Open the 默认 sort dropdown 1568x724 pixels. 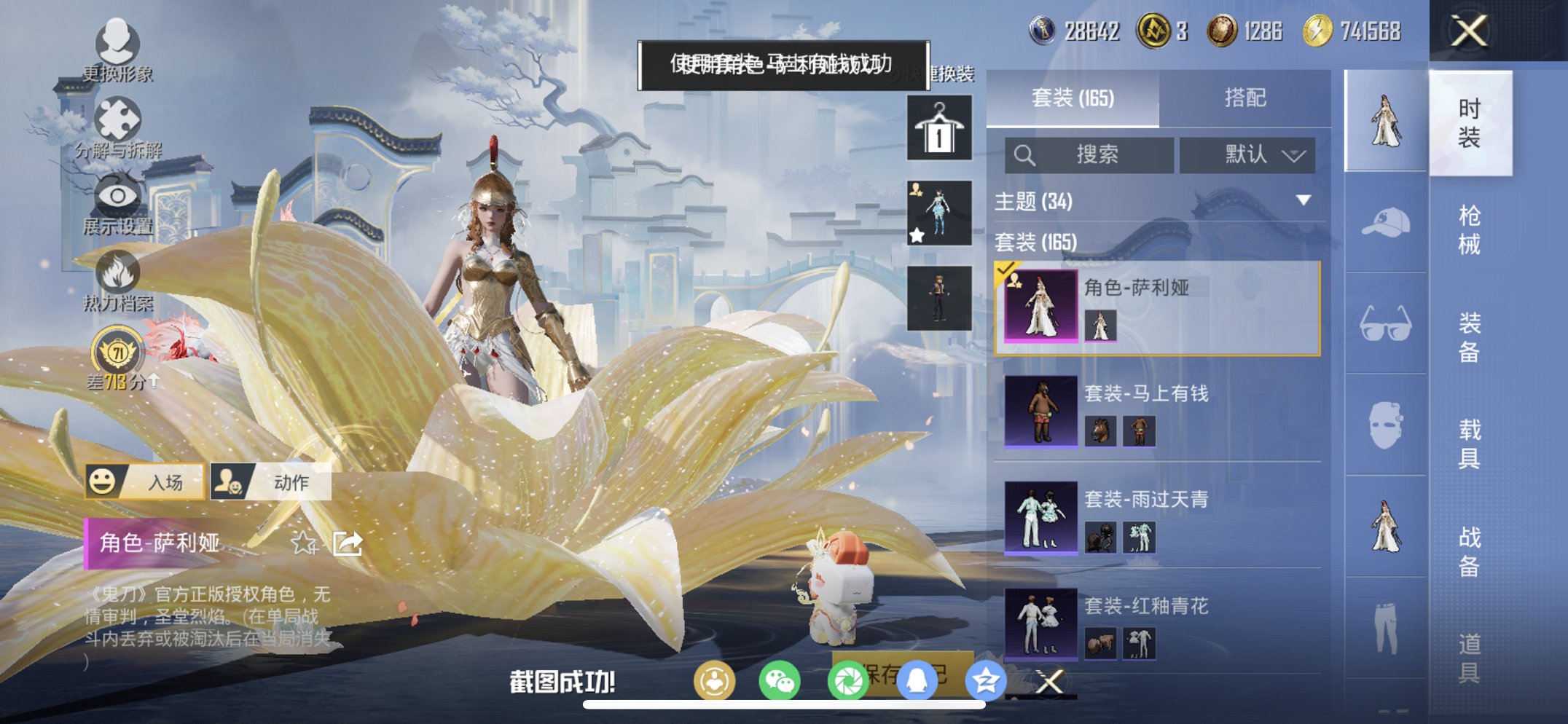[x=1247, y=154]
